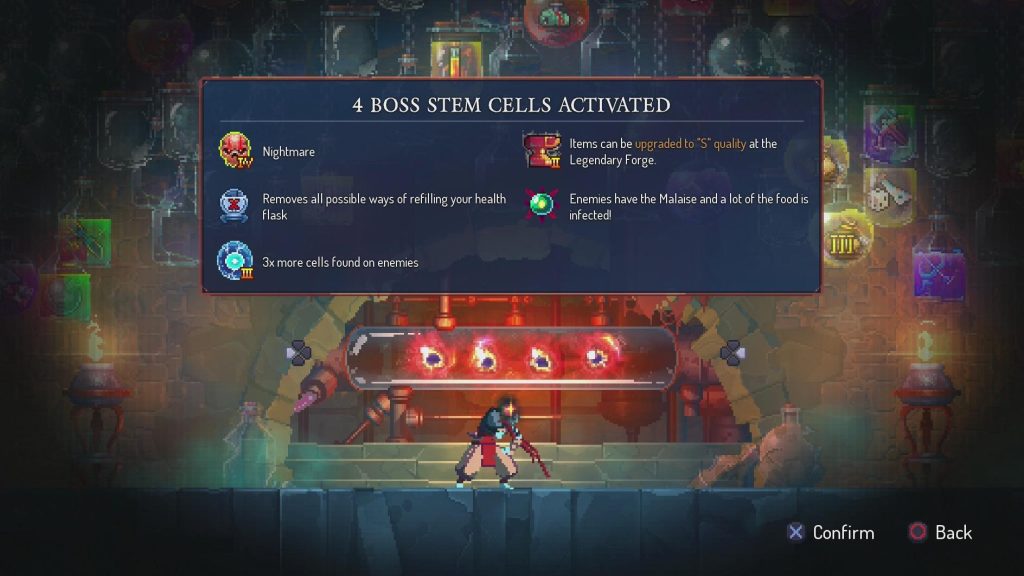Select the 3x more cells icon
Screen dimensions: 1024x576
click(236, 262)
